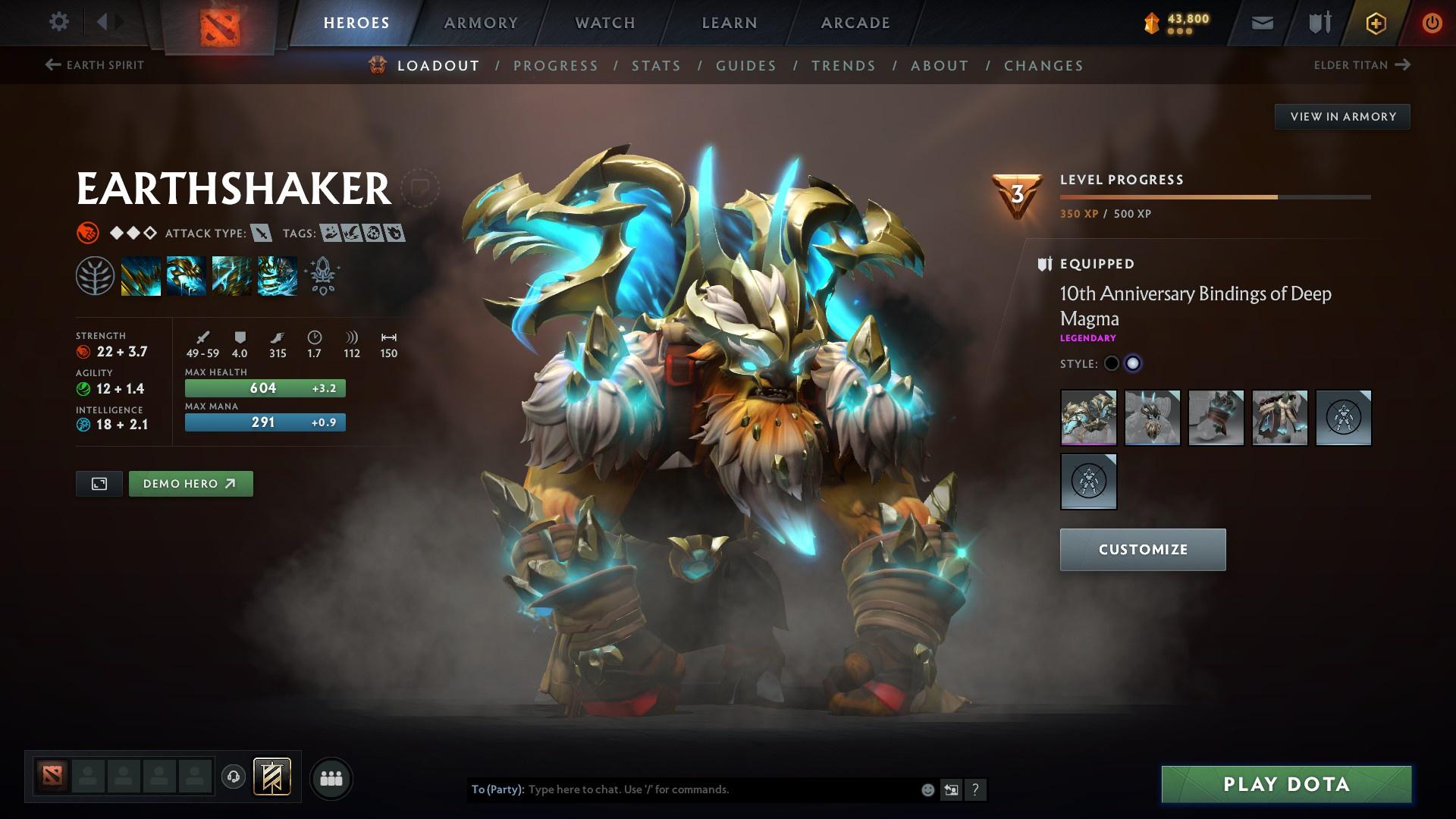Select the first Style variant
This screenshot has width=1456, height=819.
1112,363
